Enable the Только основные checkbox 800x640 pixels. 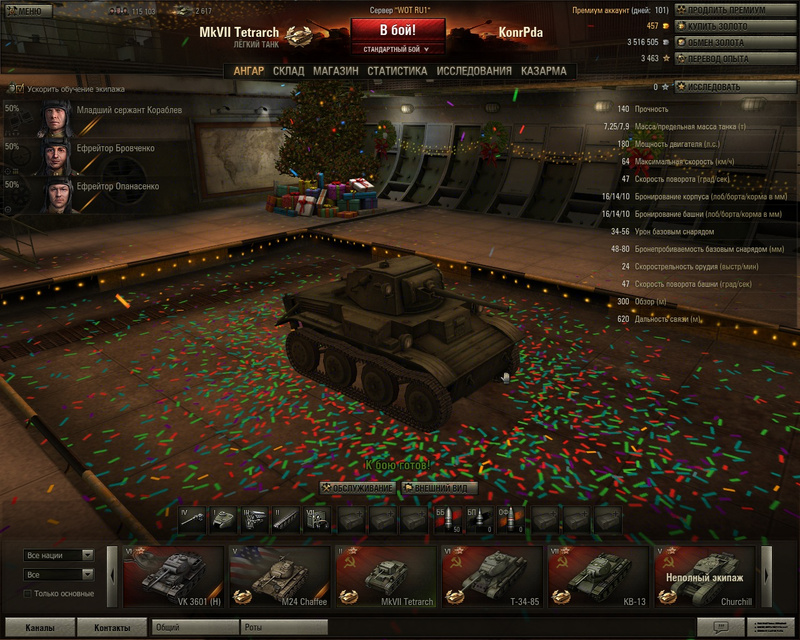pos(28,593)
